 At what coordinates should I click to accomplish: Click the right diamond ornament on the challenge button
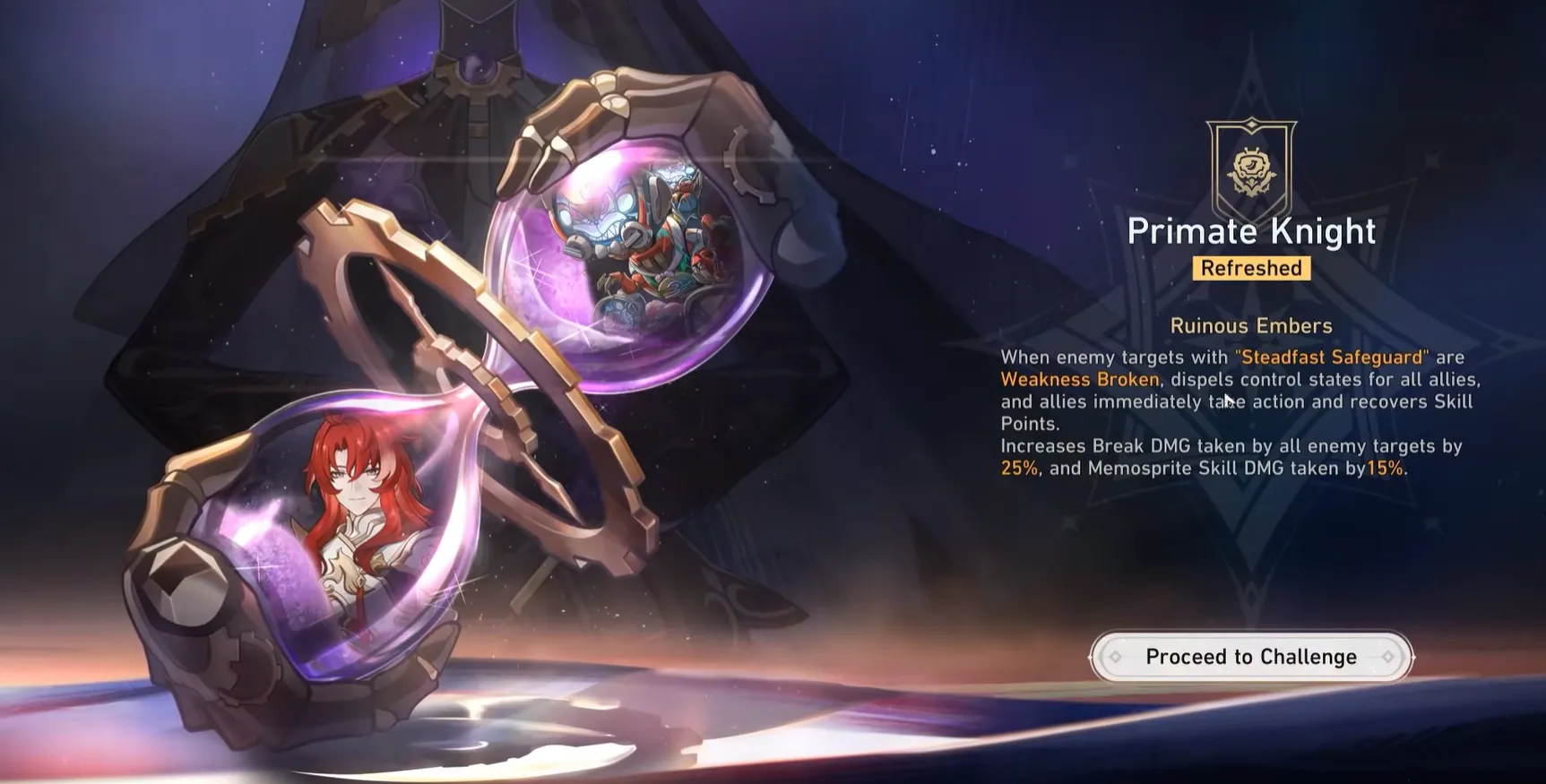(1388, 656)
